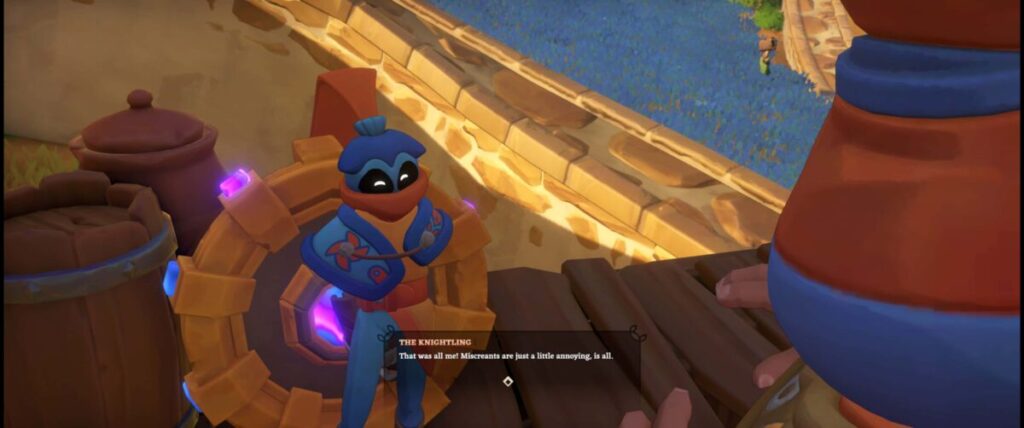Advance dialogue with the diamond continue indicator
The image size is (1024, 428).
[x=508, y=381]
